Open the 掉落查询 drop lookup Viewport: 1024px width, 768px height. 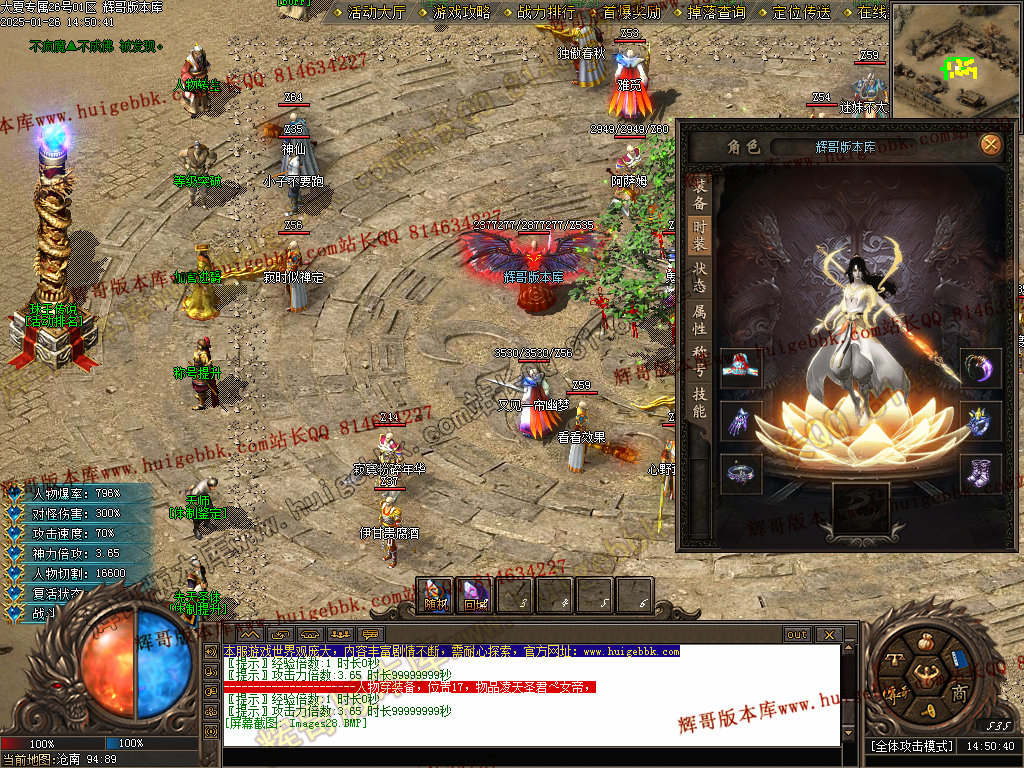[716, 13]
